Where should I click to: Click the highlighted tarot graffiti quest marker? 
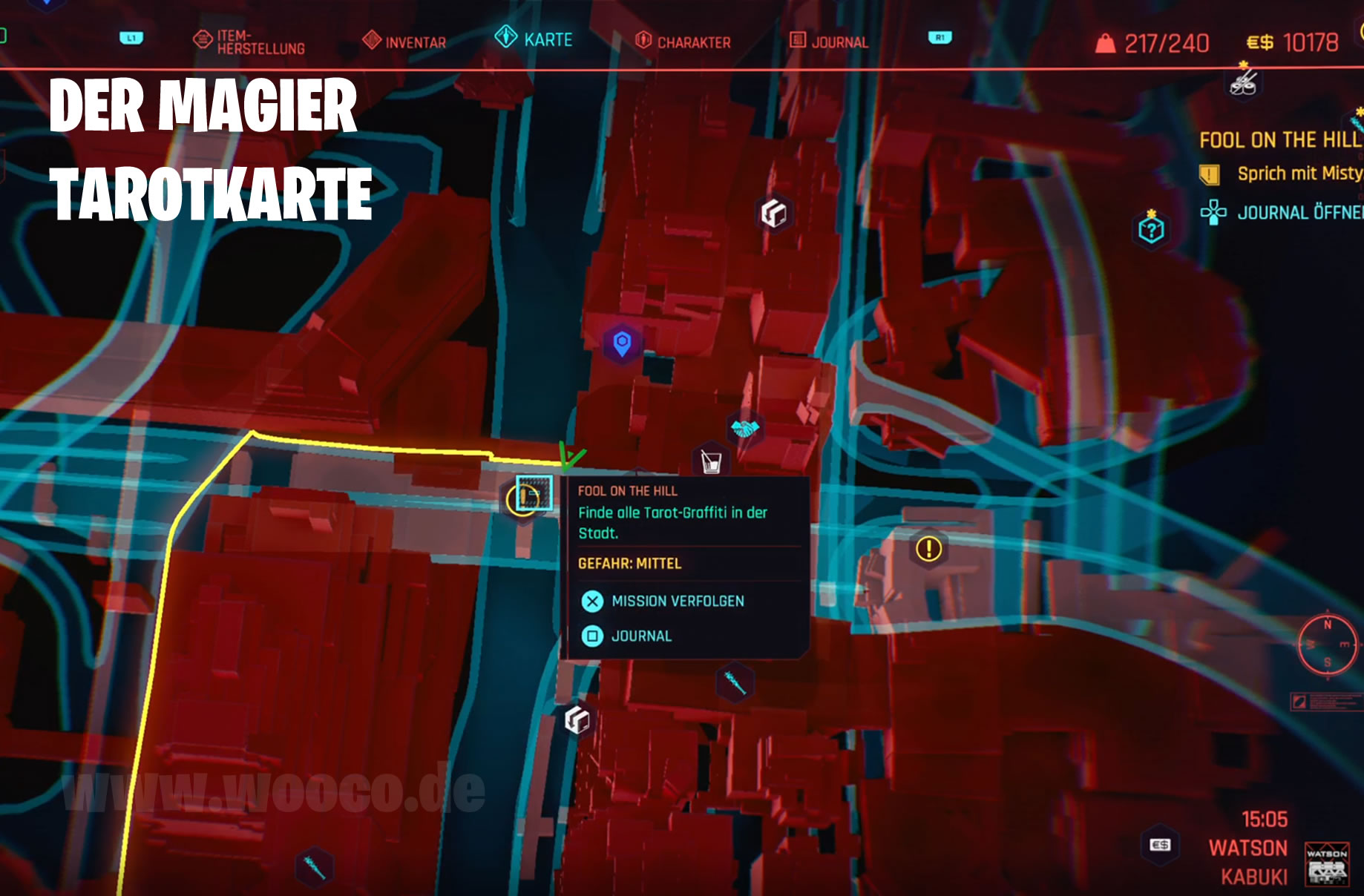[x=533, y=495]
